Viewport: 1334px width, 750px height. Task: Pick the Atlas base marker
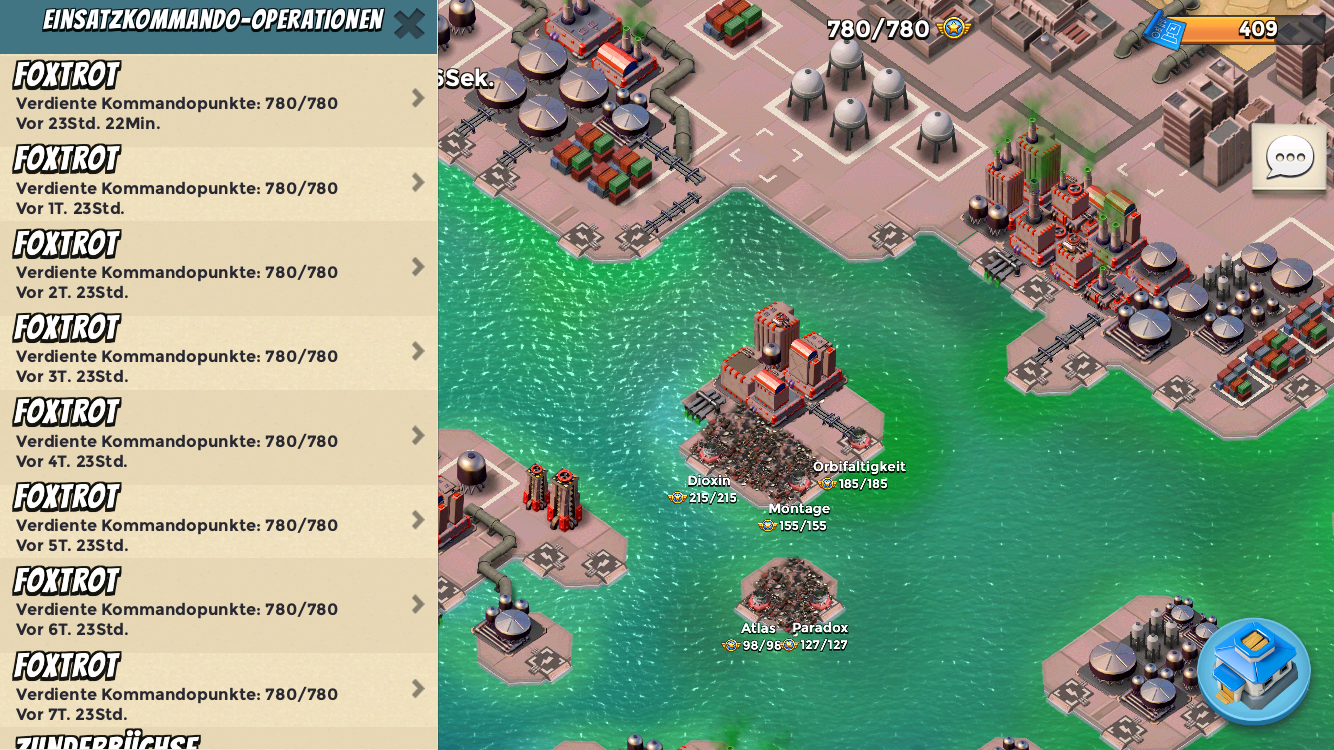coord(755,637)
